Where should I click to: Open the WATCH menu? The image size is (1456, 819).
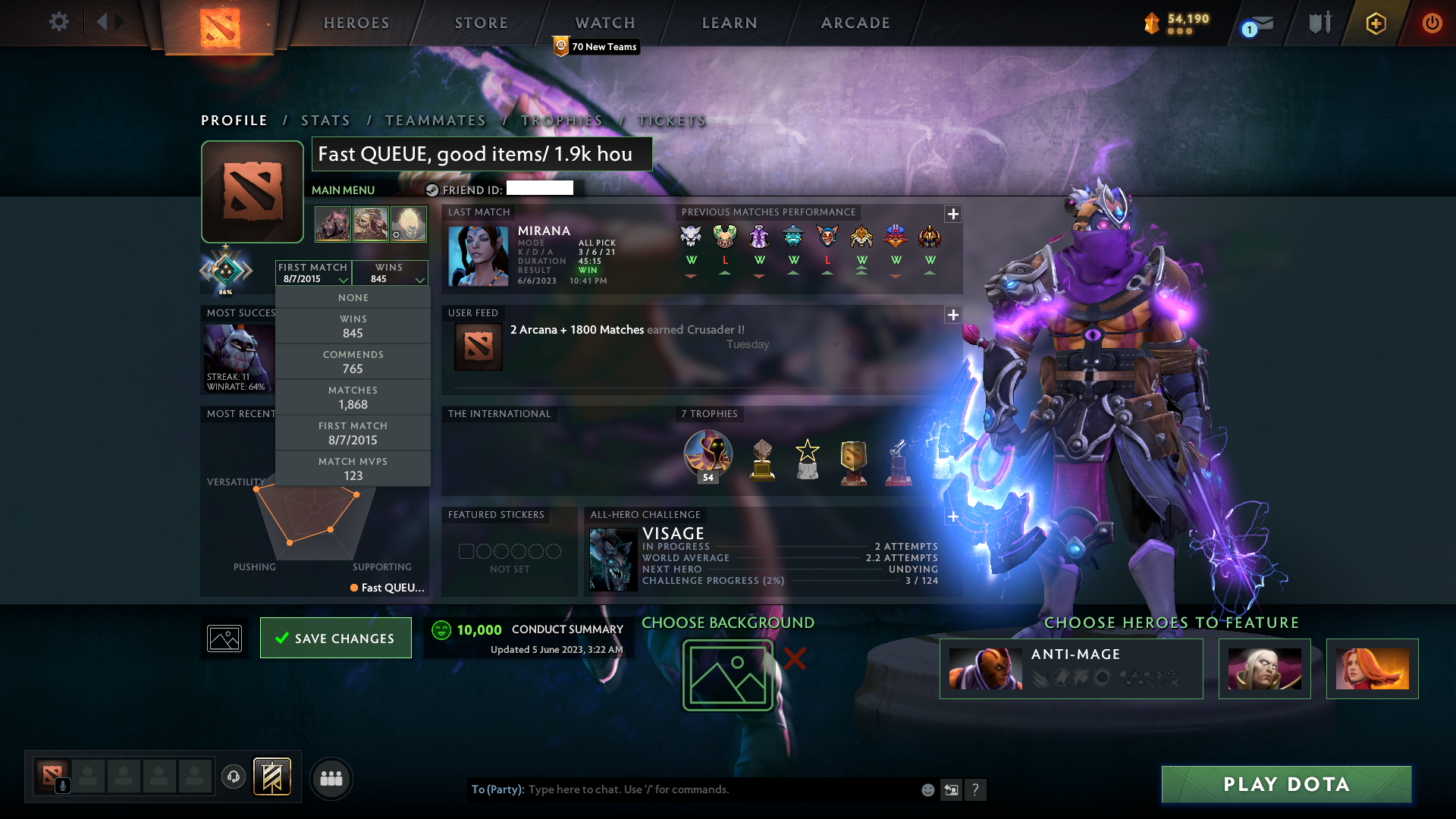coord(604,23)
